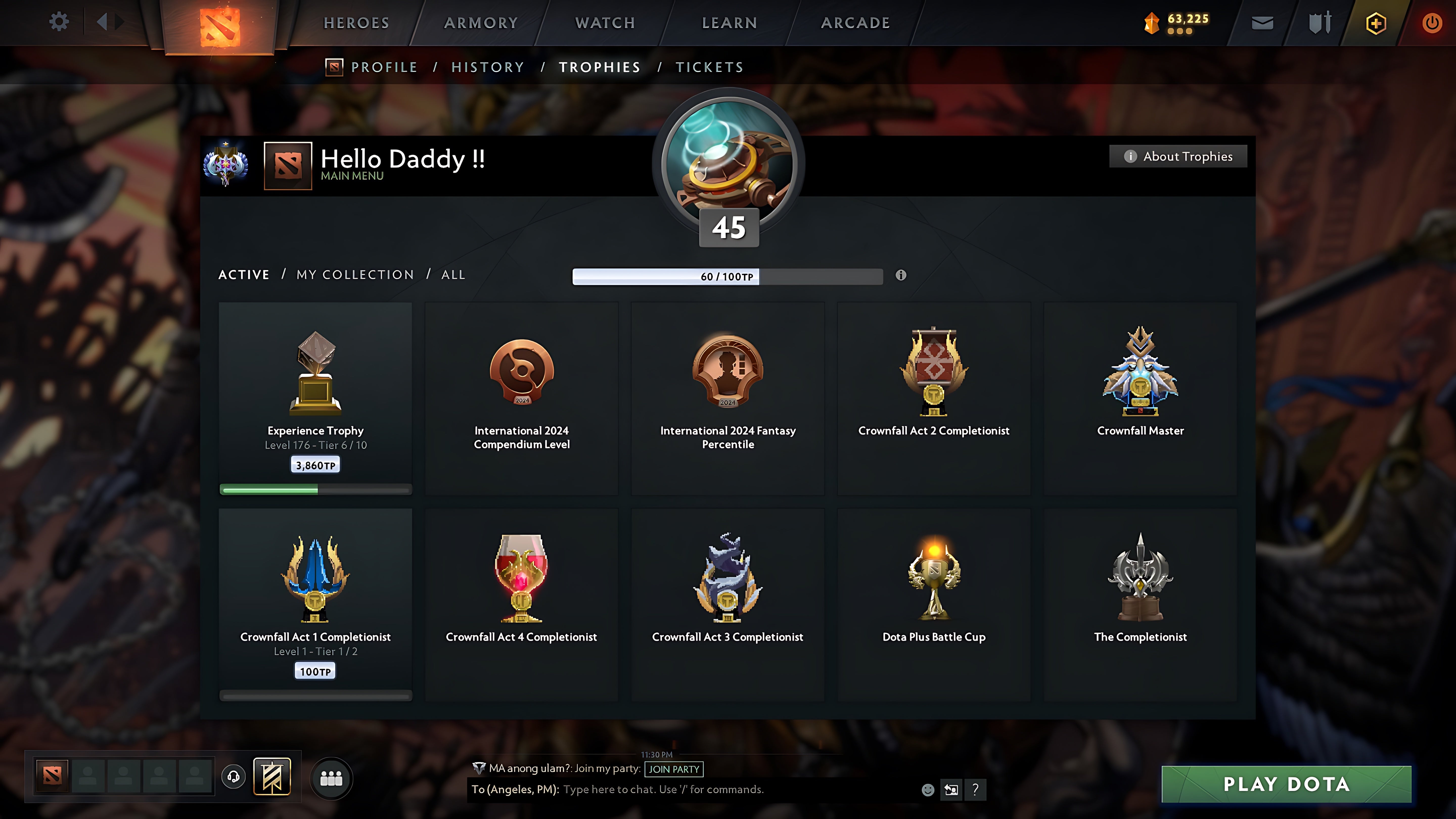
Task: Switch to the TROPHIES tab
Action: point(600,67)
